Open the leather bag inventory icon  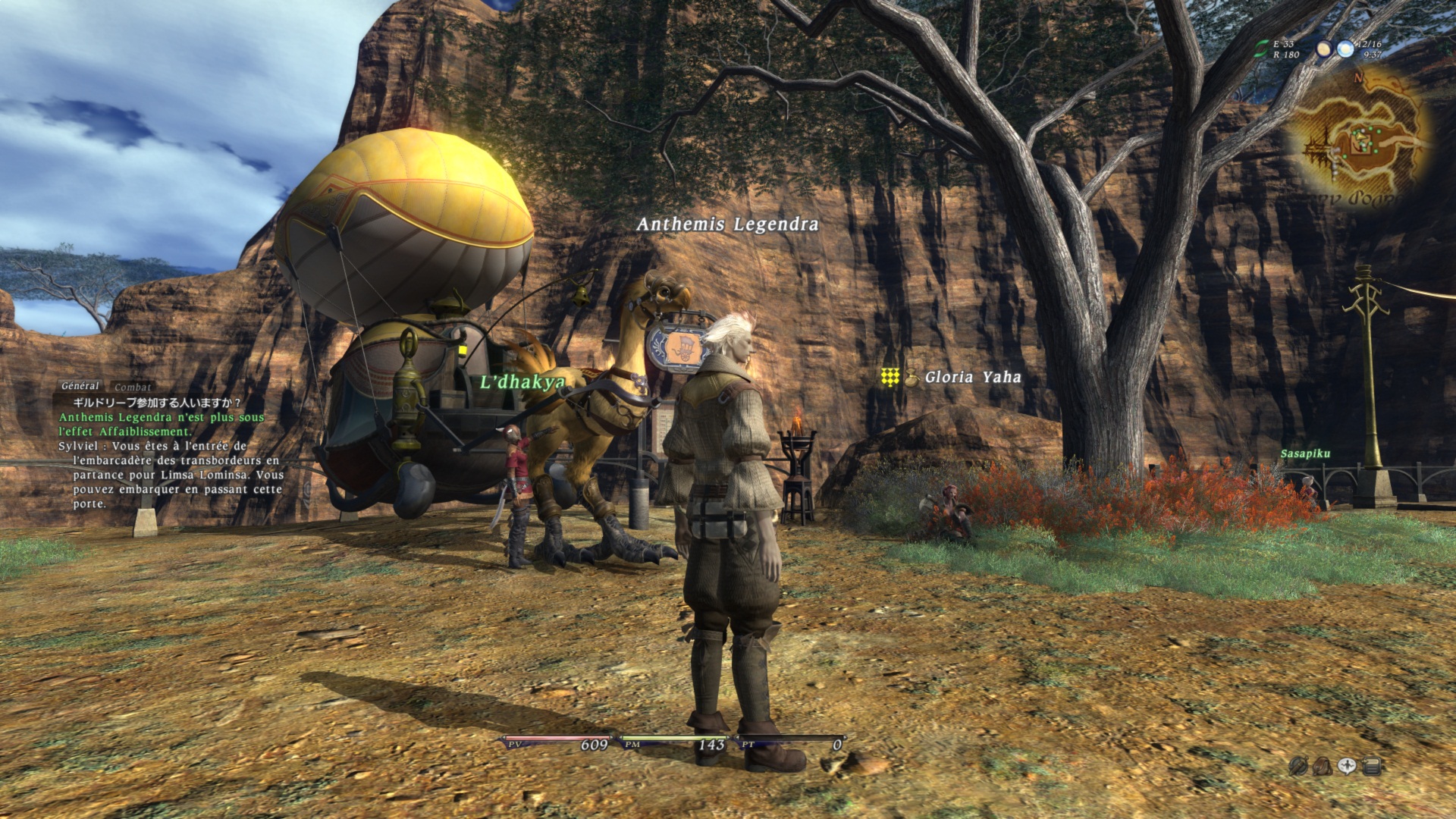[1323, 766]
